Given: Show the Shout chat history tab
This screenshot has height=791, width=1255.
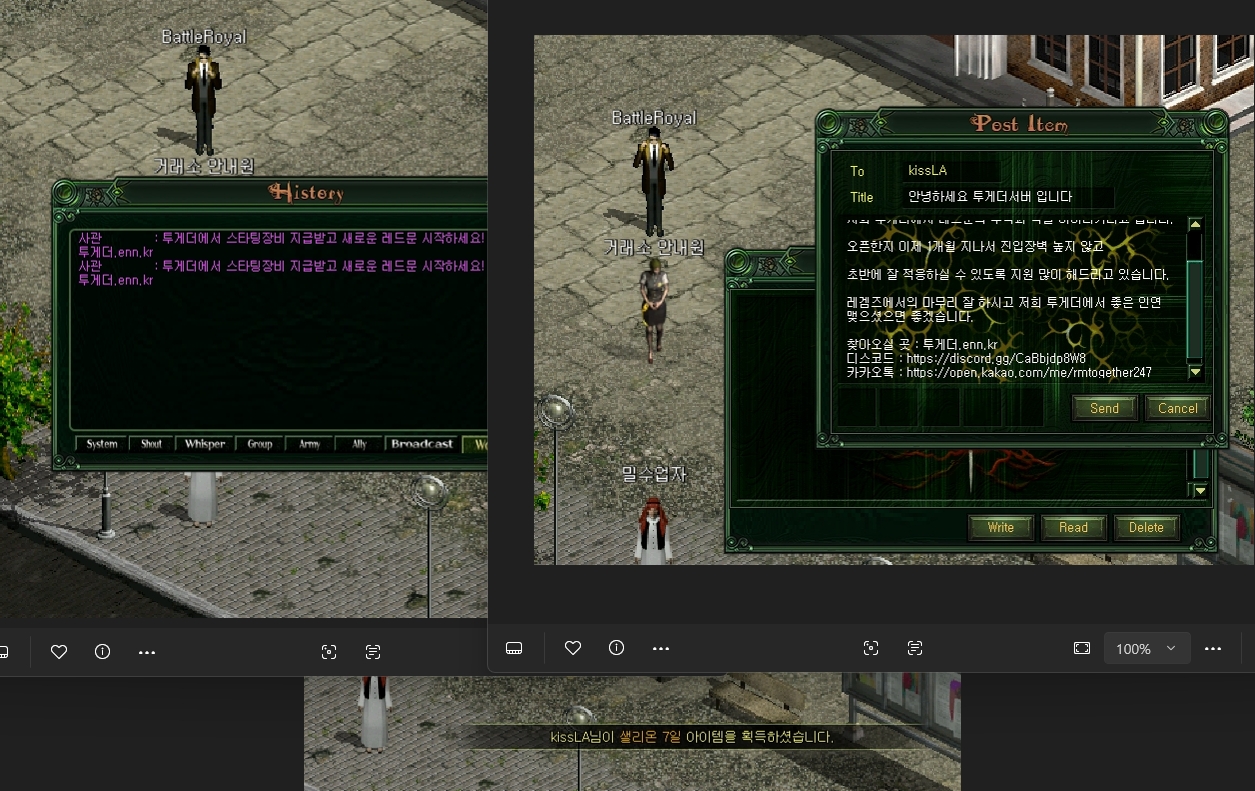Looking at the screenshot, I should click(151, 444).
